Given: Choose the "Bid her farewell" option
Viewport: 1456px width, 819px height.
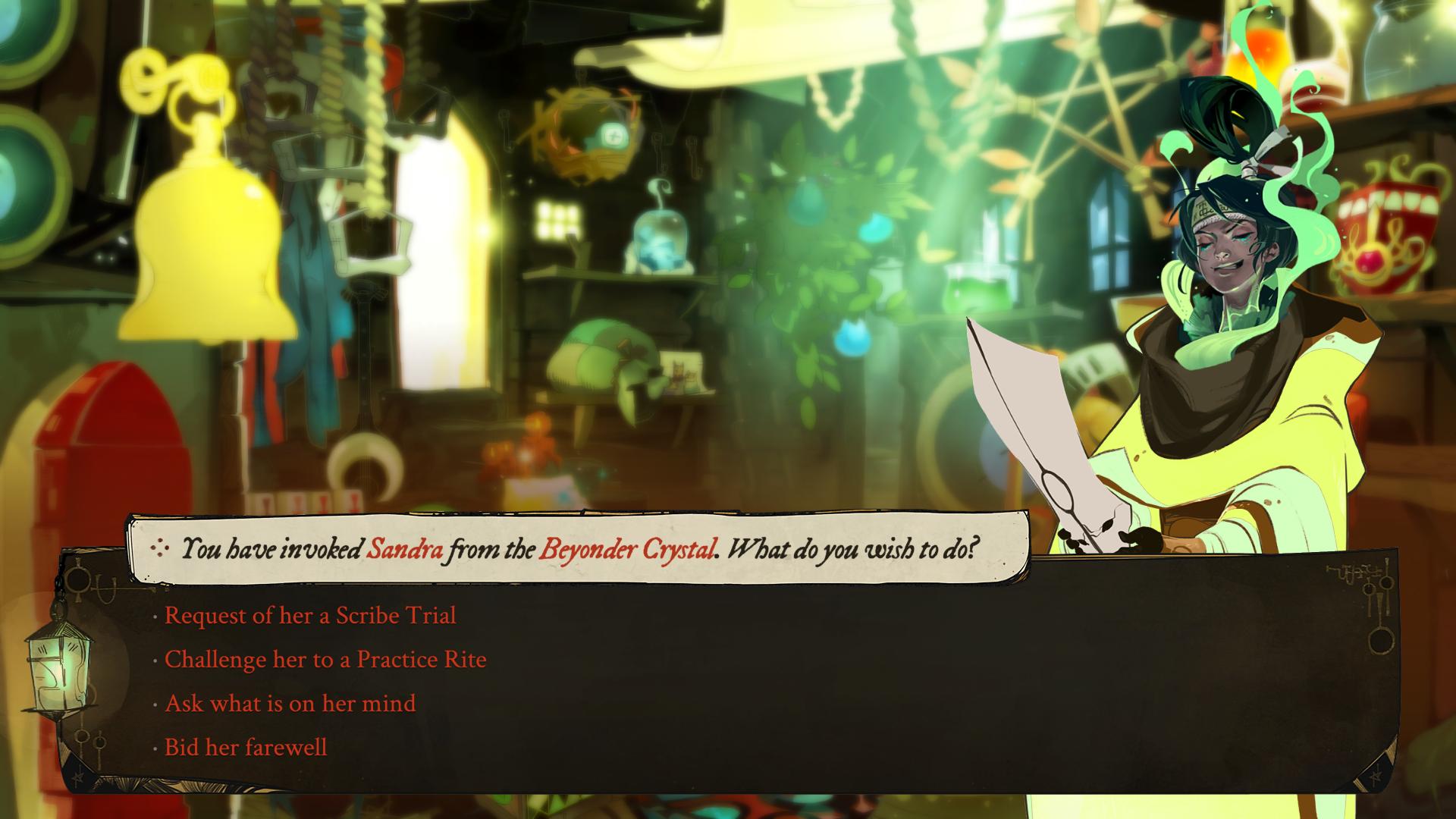Looking at the screenshot, I should 246,747.
